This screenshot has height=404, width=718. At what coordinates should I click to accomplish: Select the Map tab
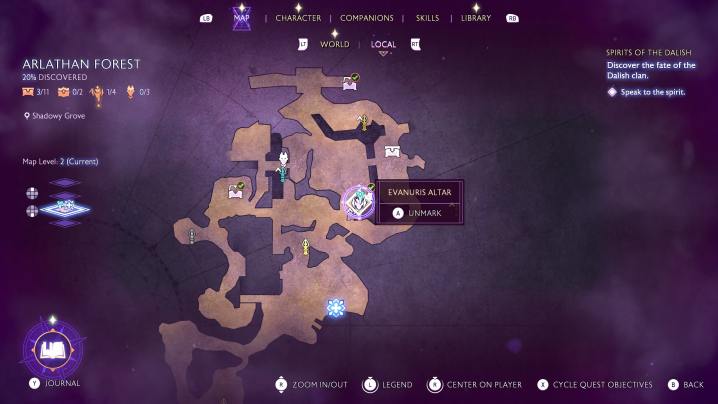241,18
